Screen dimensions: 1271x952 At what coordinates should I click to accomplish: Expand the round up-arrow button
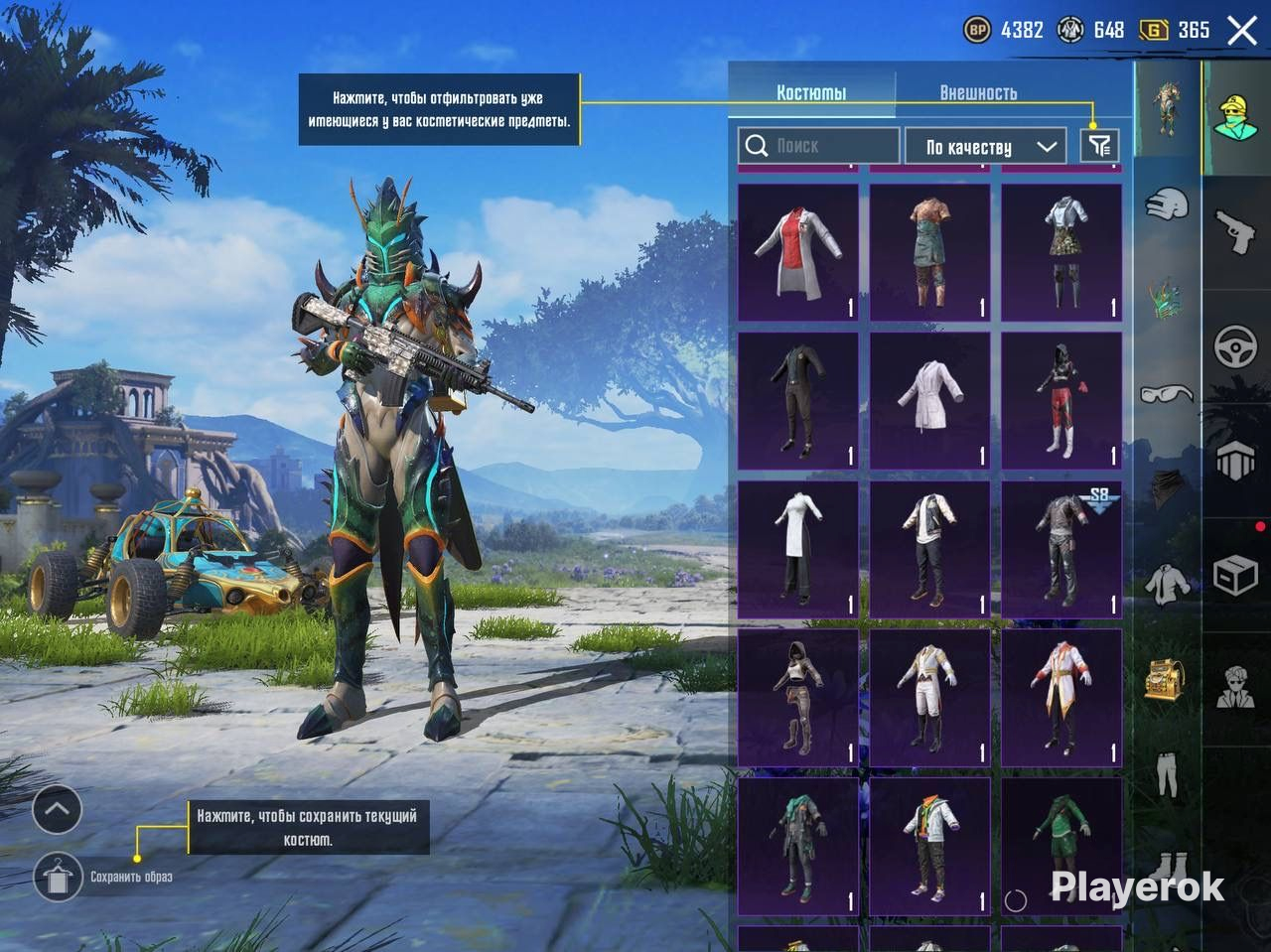pos(57,810)
